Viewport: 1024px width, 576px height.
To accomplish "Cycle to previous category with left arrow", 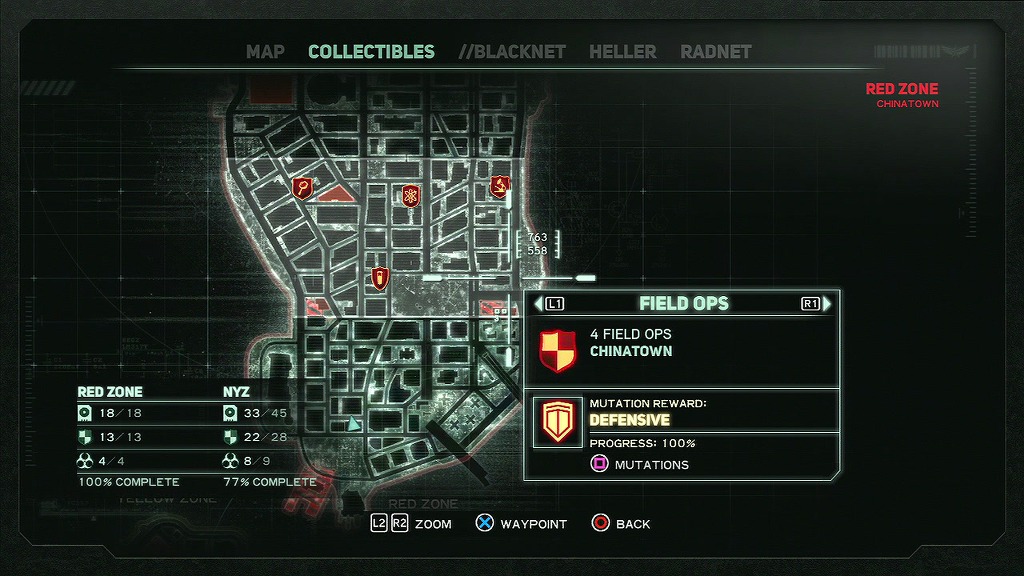I will 541,303.
